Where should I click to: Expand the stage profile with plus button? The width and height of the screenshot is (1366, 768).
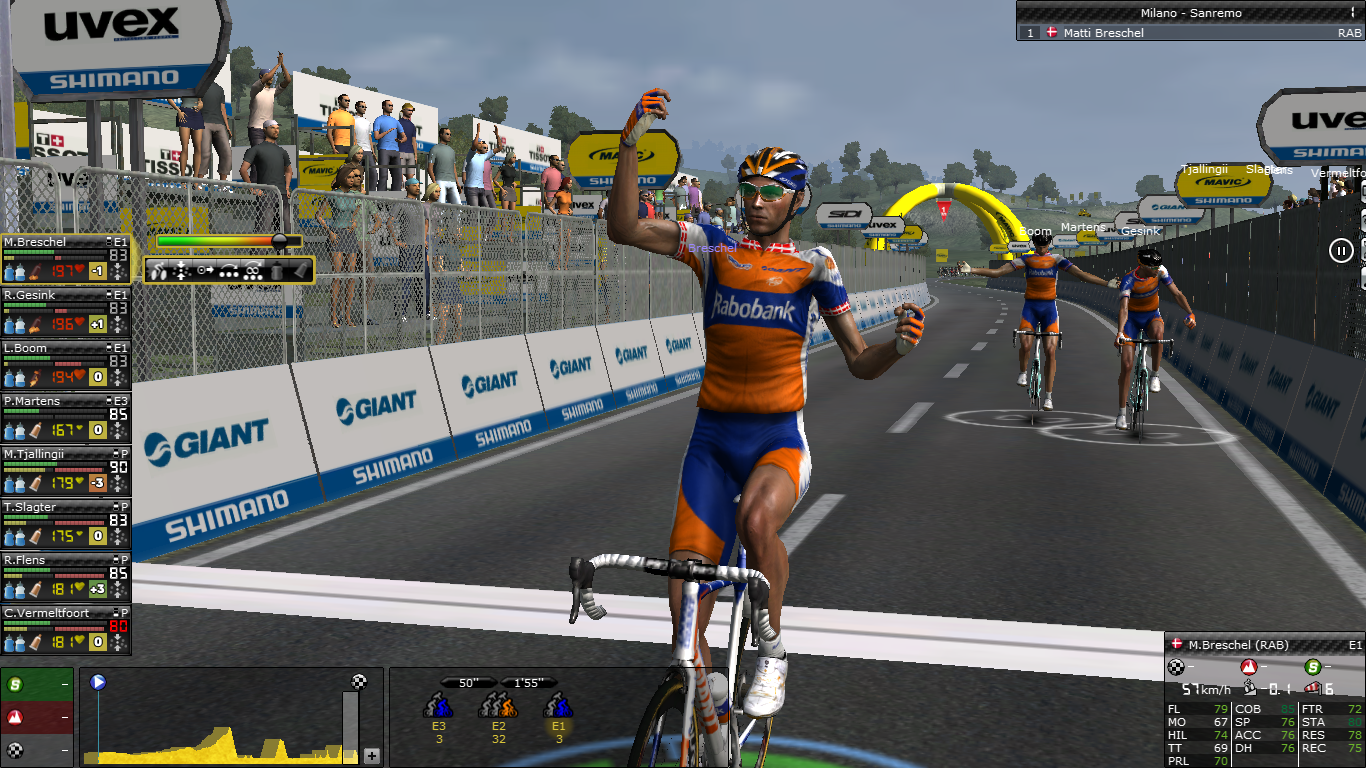[x=372, y=756]
